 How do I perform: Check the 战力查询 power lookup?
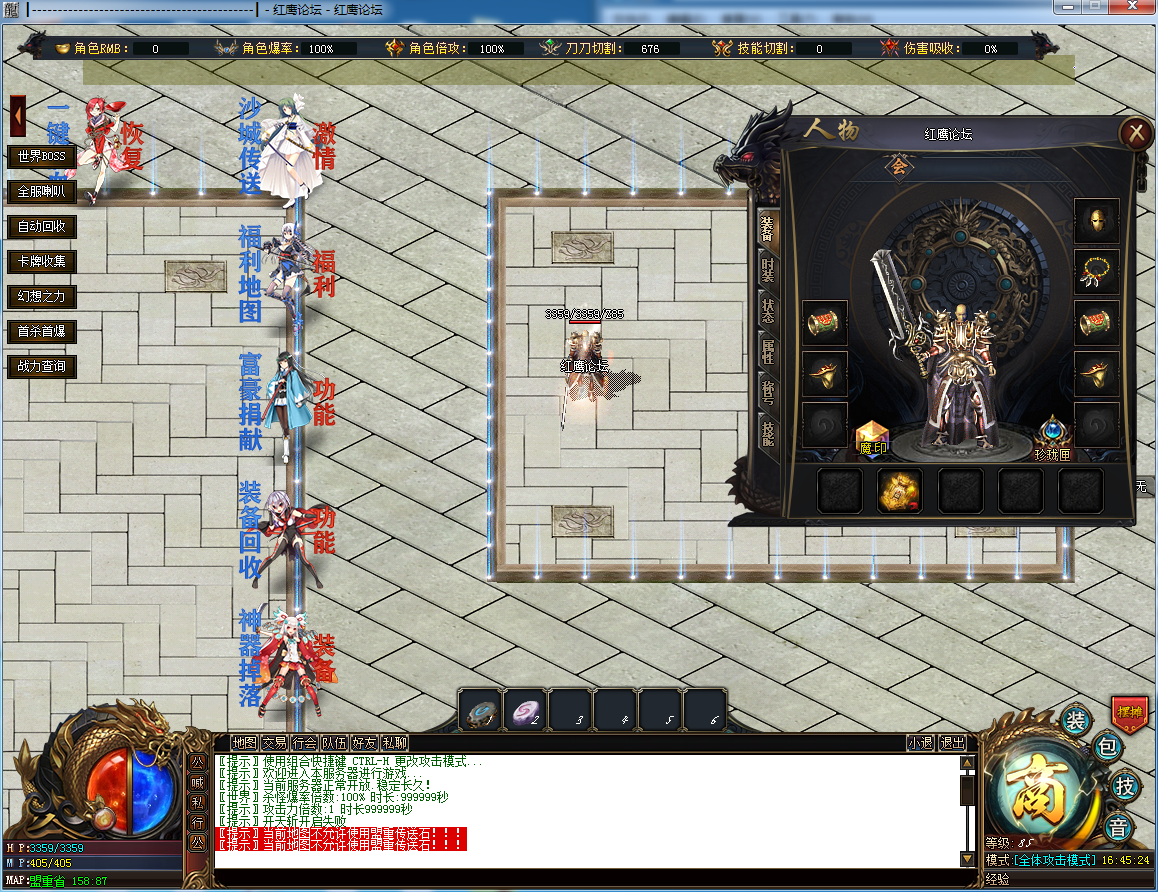click(x=41, y=366)
